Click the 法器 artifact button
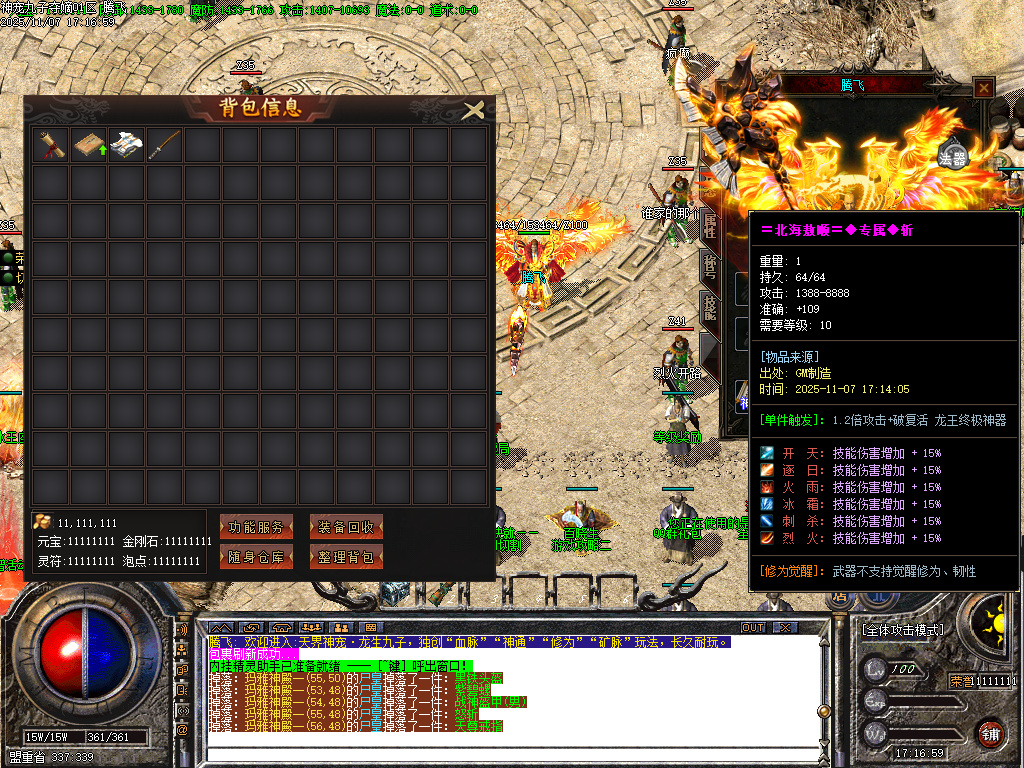The height and width of the screenshot is (768, 1024). click(953, 157)
